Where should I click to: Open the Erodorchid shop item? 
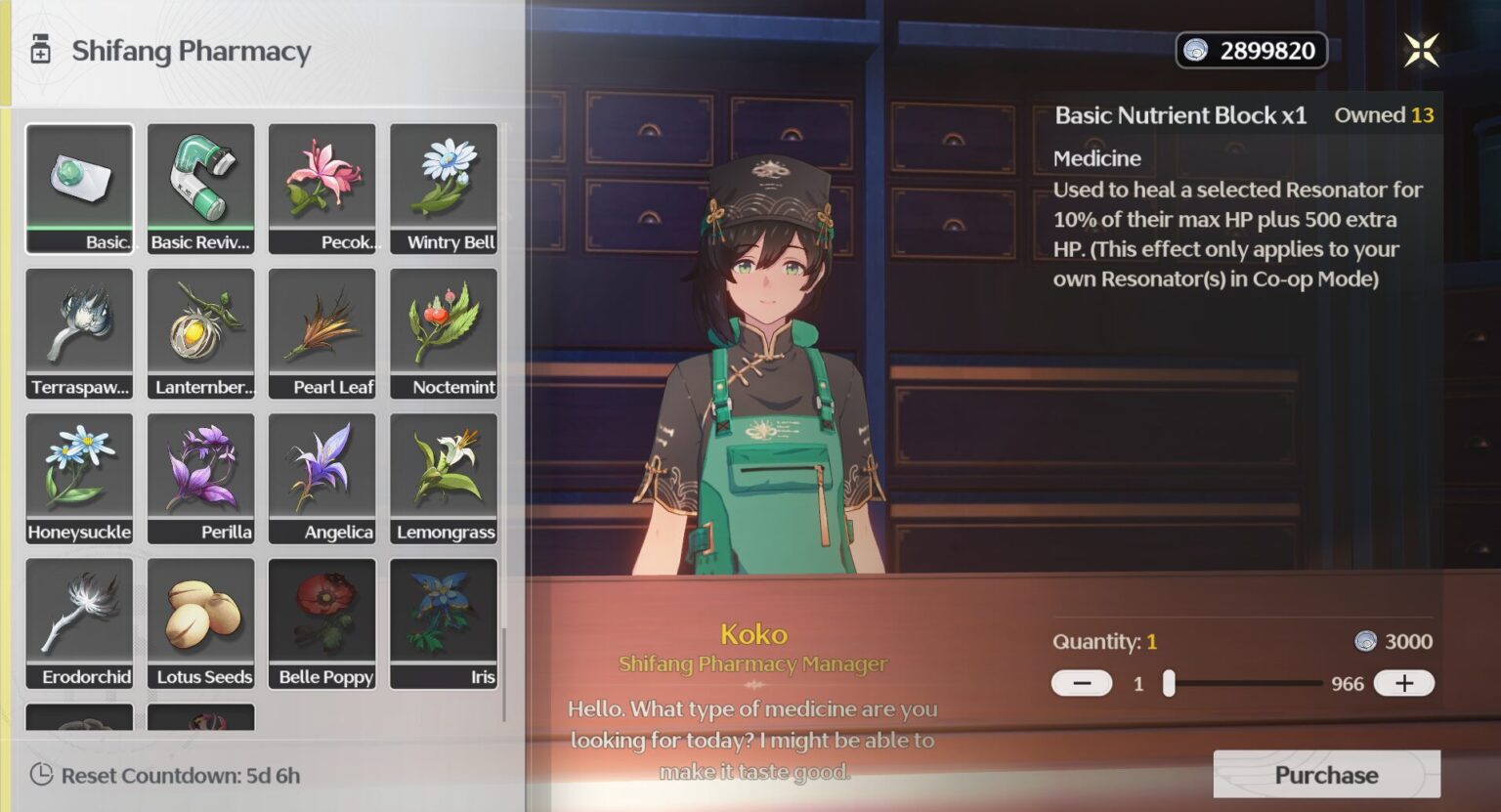pyautogui.click(x=79, y=620)
